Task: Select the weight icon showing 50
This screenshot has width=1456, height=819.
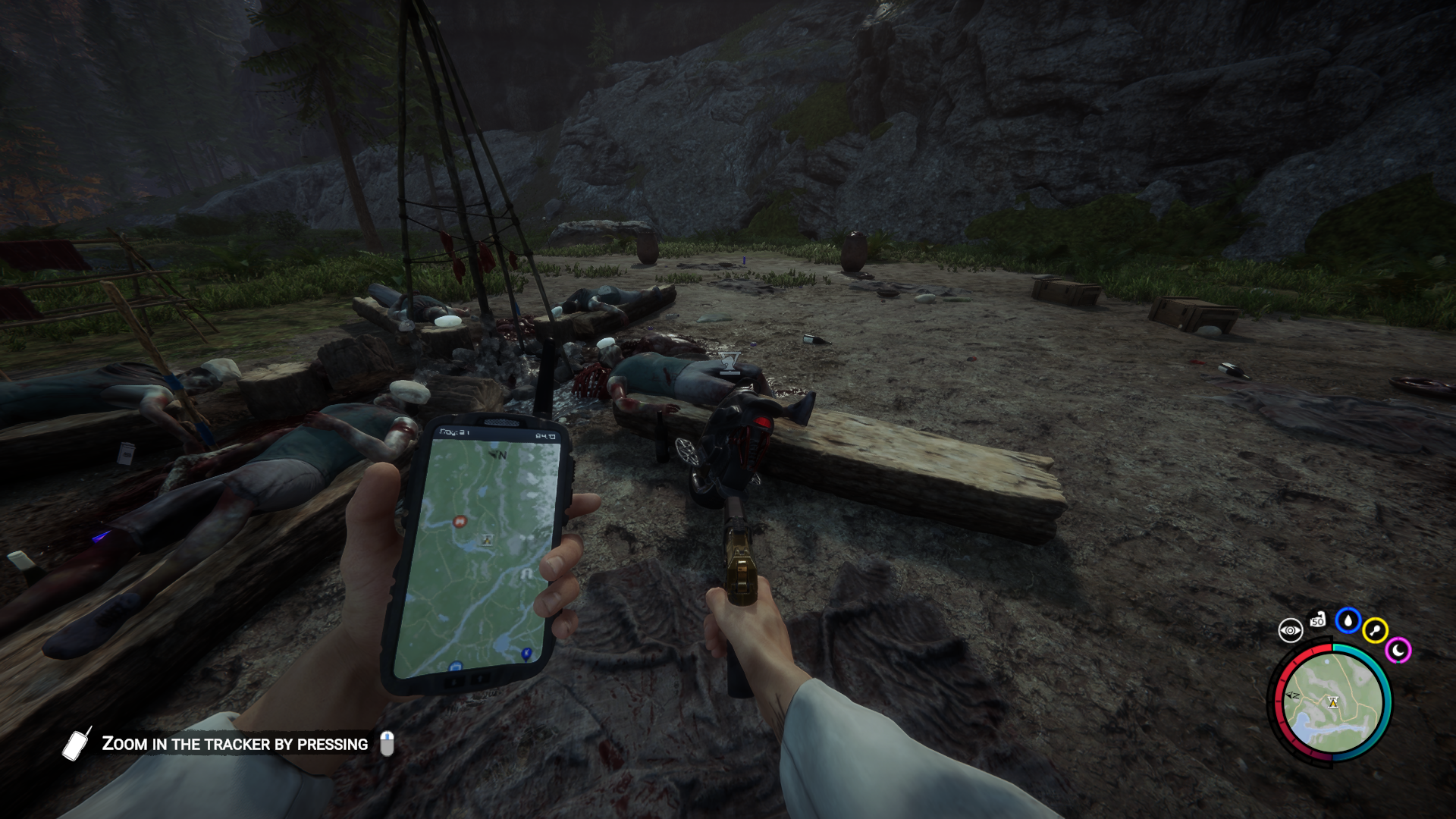Action: [x=1318, y=620]
